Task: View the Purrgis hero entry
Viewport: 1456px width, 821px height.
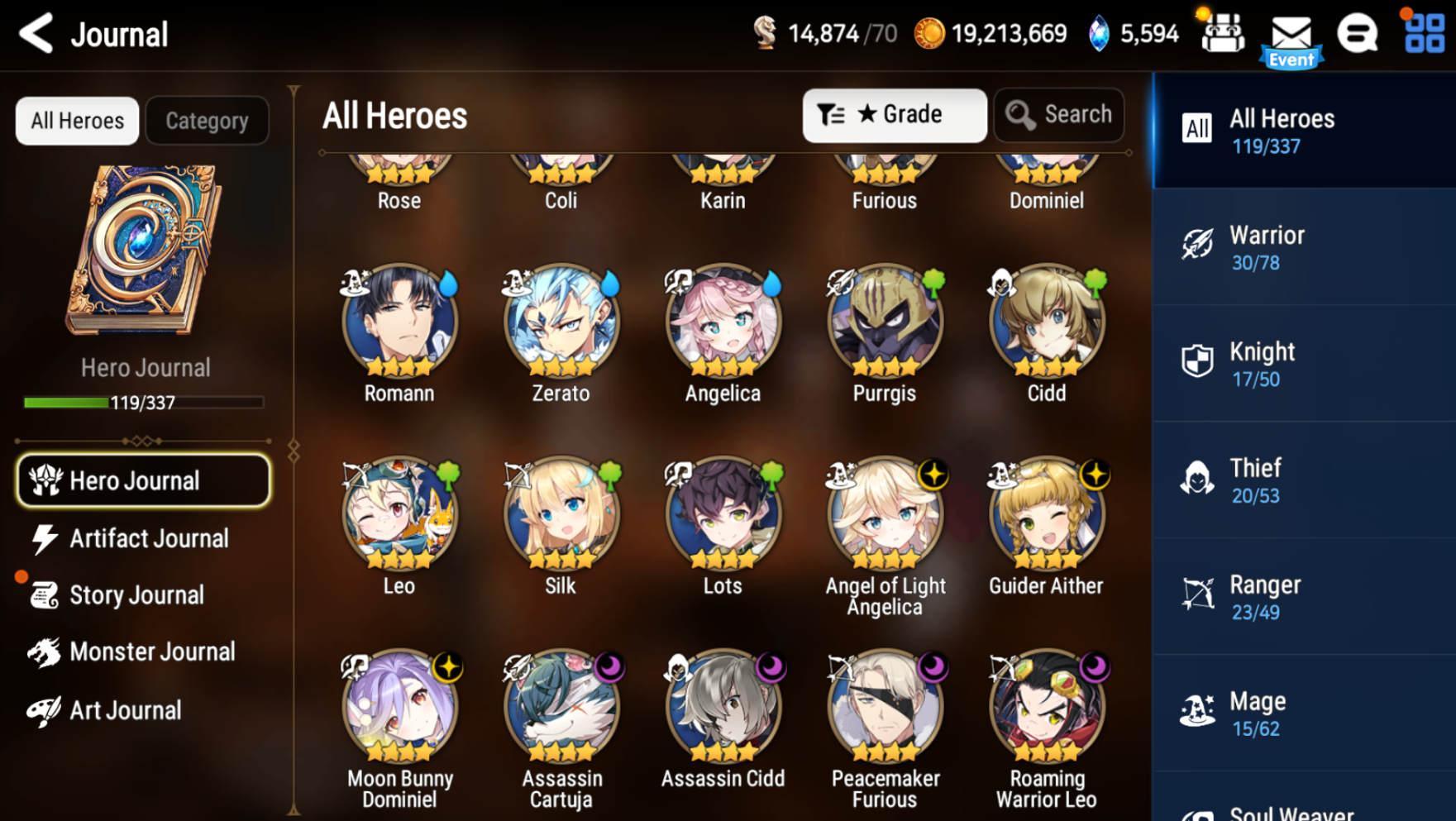Action: coord(885,322)
